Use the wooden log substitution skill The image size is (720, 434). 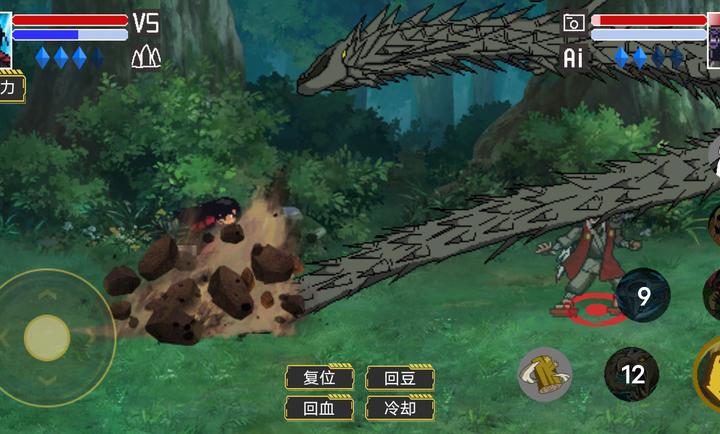[545, 374]
